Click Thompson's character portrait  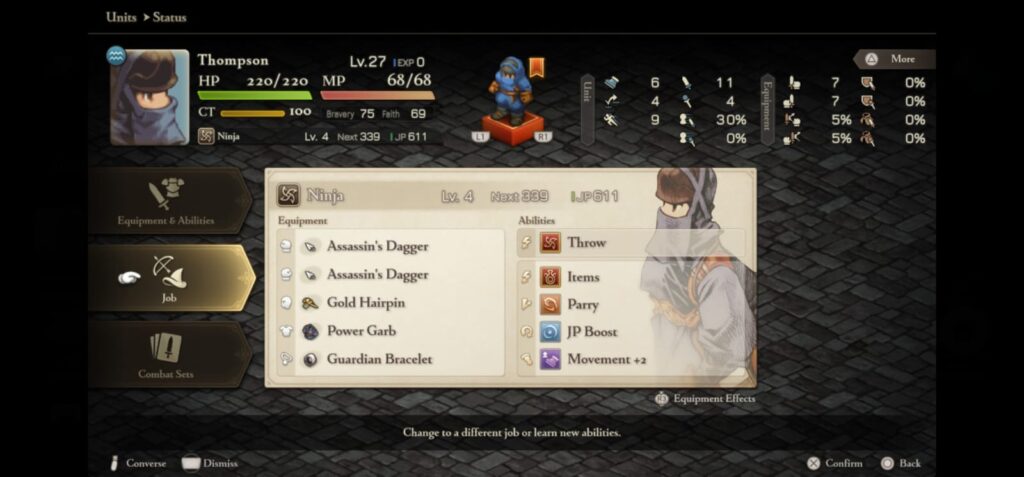point(149,97)
